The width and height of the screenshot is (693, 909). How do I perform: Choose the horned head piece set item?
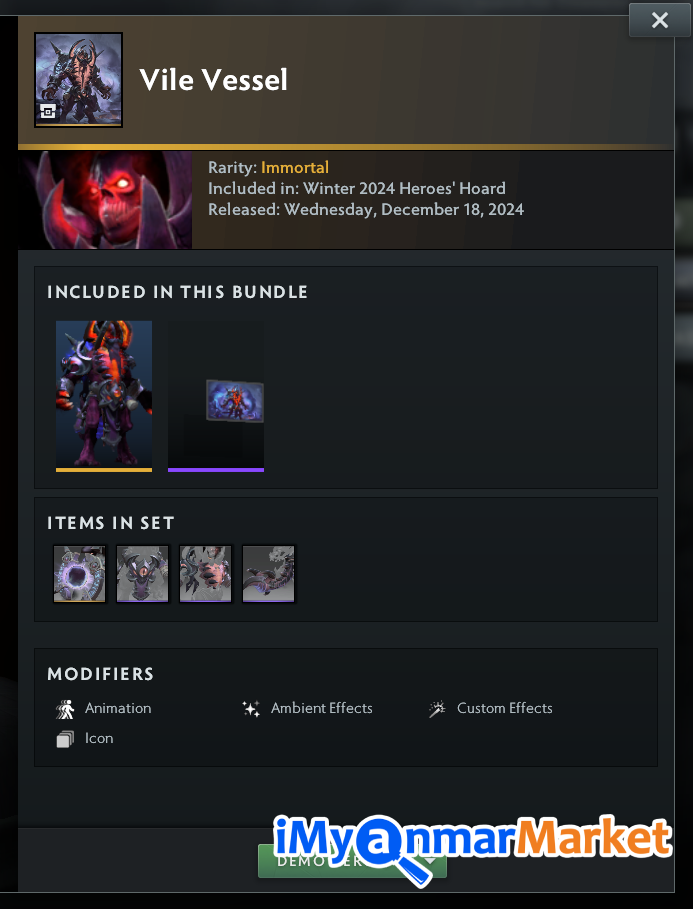pos(142,574)
